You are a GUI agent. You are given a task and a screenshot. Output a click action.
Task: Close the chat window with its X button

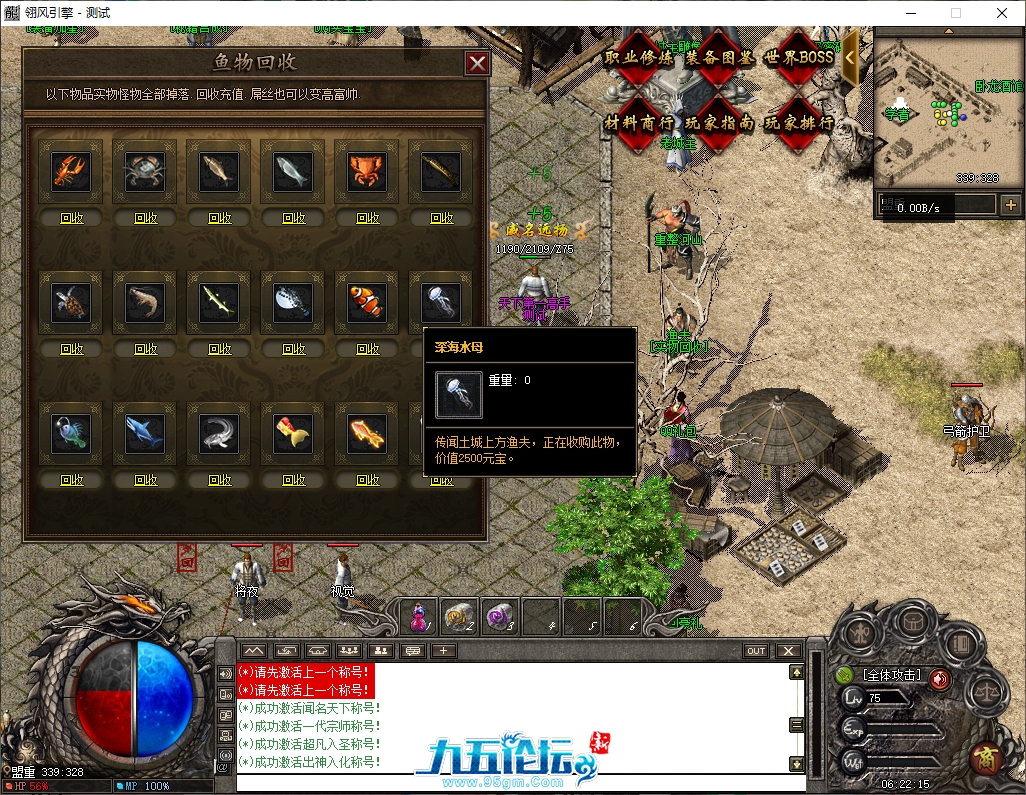pos(789,651)
